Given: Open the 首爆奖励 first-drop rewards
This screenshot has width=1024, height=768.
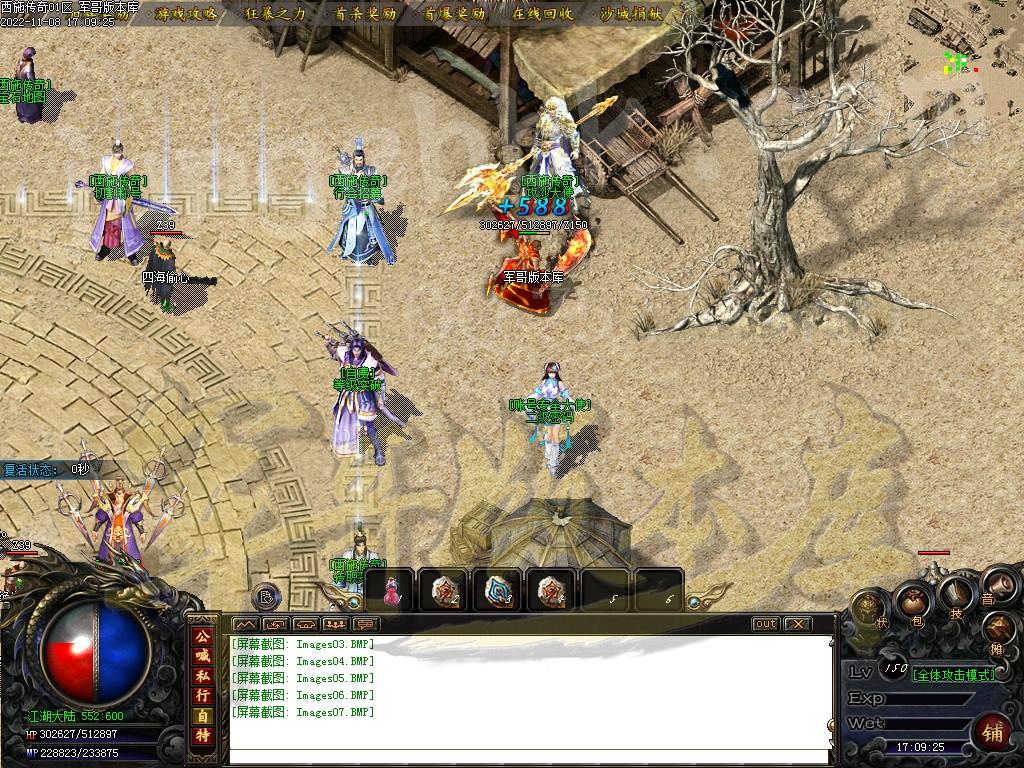Looking at the screenshot, I should coord(454,14).
